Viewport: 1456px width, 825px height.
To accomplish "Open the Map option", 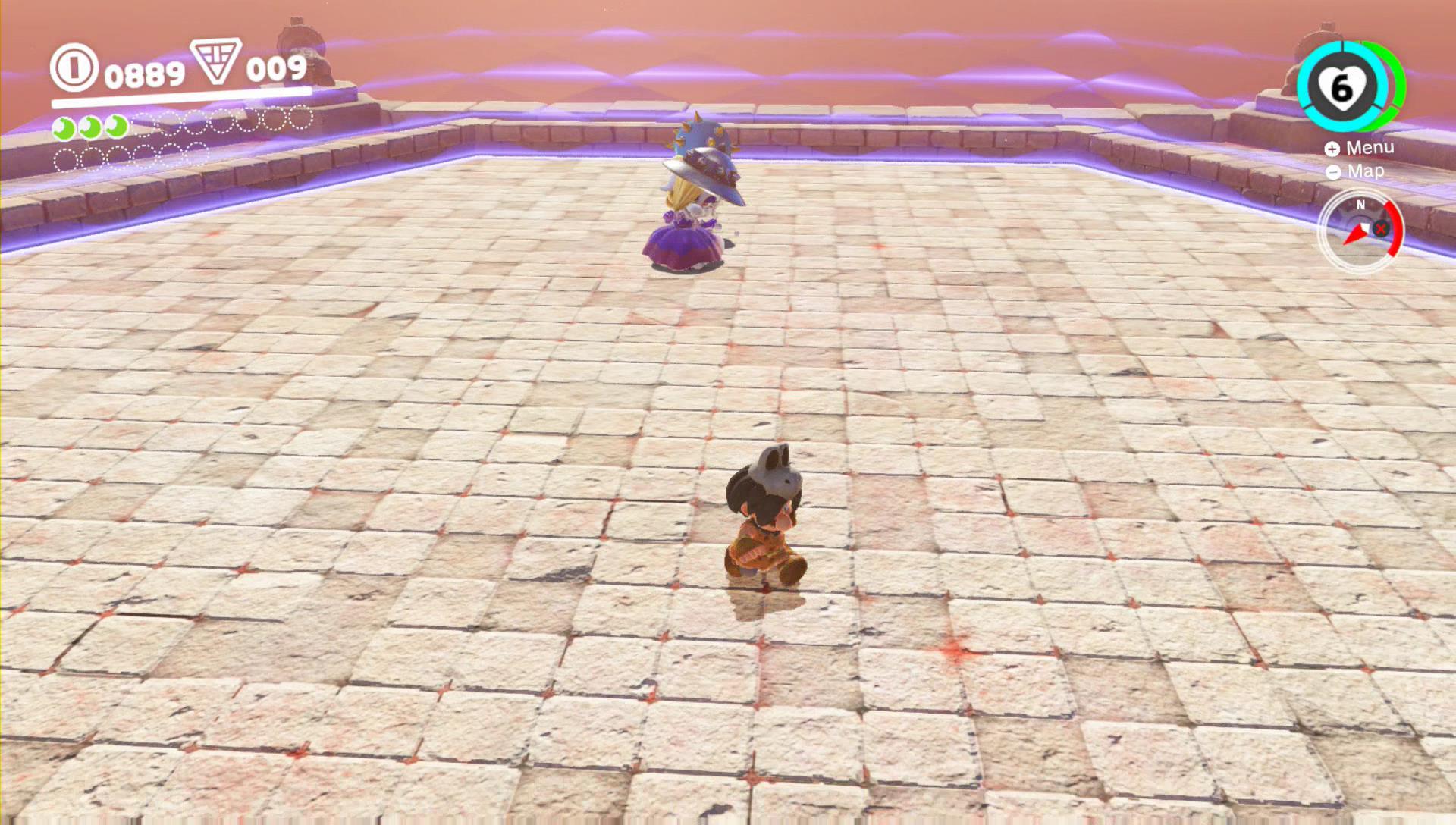I will (x=1357, y=171).
